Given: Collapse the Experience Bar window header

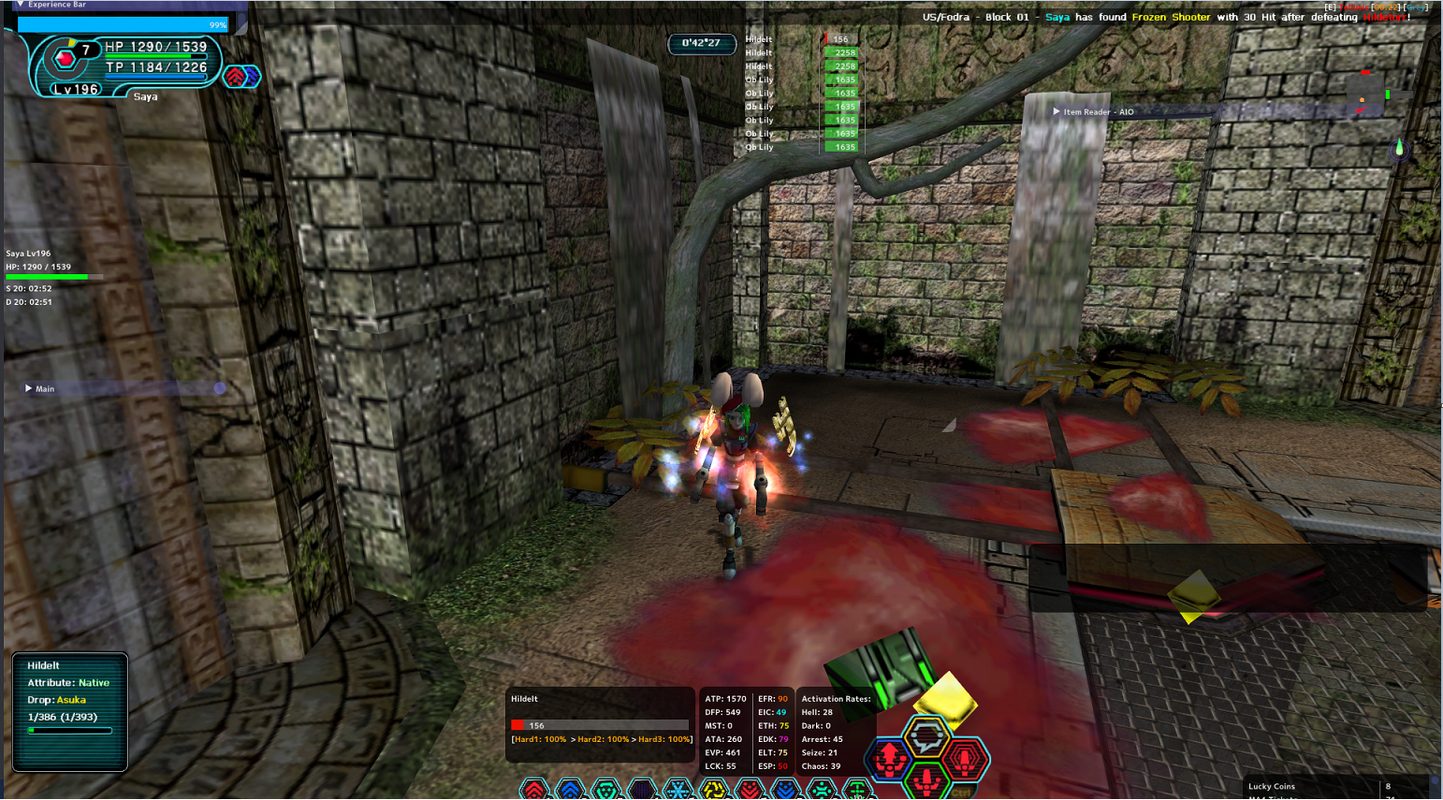Looking at the screenshot, I should point(20,5).
